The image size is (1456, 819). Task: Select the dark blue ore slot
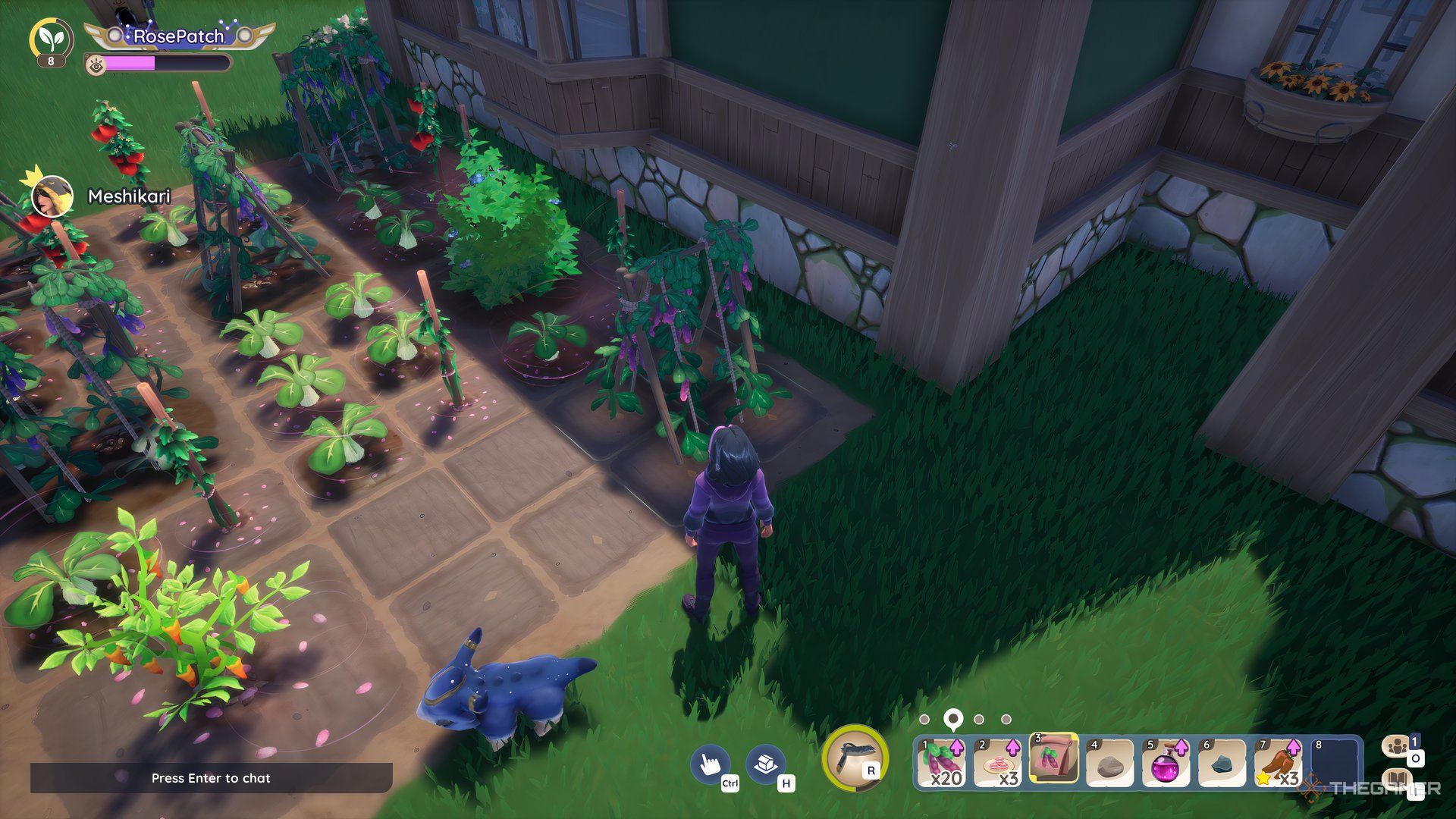point(1222,763)
